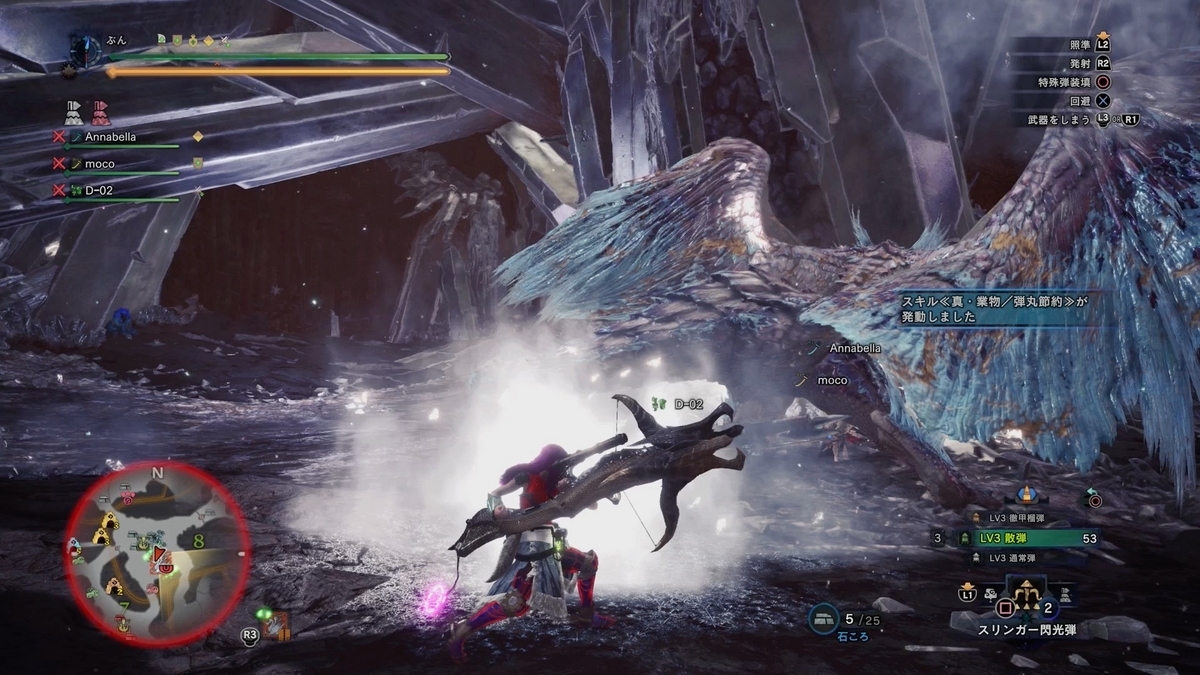This screenshot has height=675, width=1200.
Task: Click the area 8 number on minimap
Action: 200,541
